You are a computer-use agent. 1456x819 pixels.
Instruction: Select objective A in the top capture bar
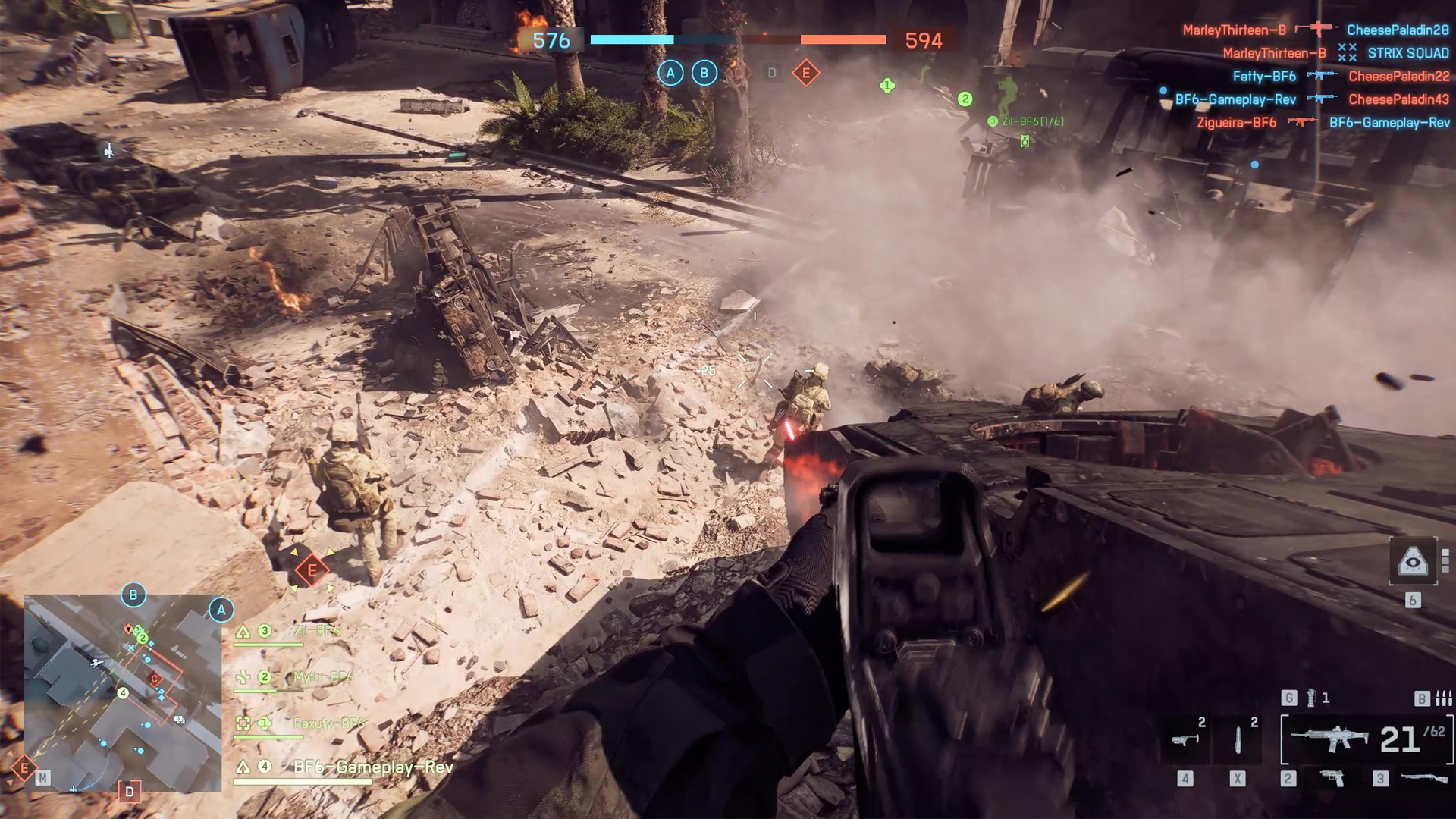tap(670, 74)
